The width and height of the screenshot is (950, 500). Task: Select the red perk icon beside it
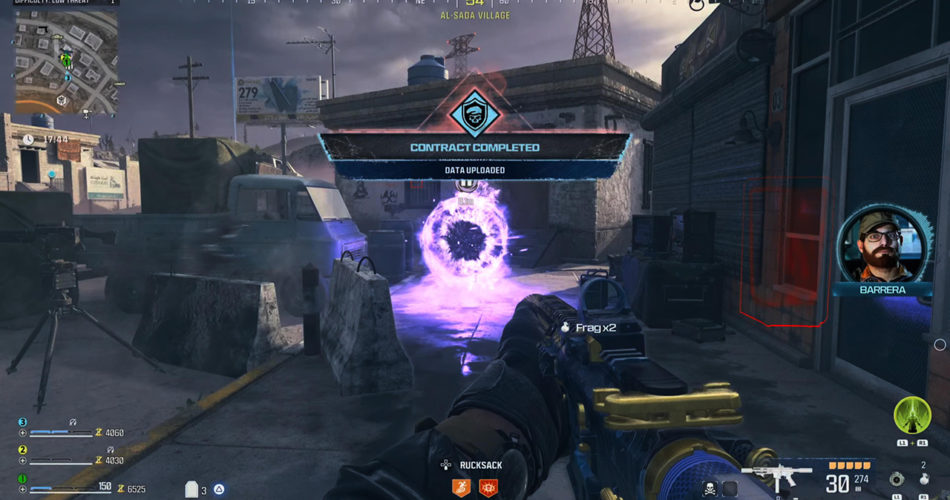click(x=489, y=487)
